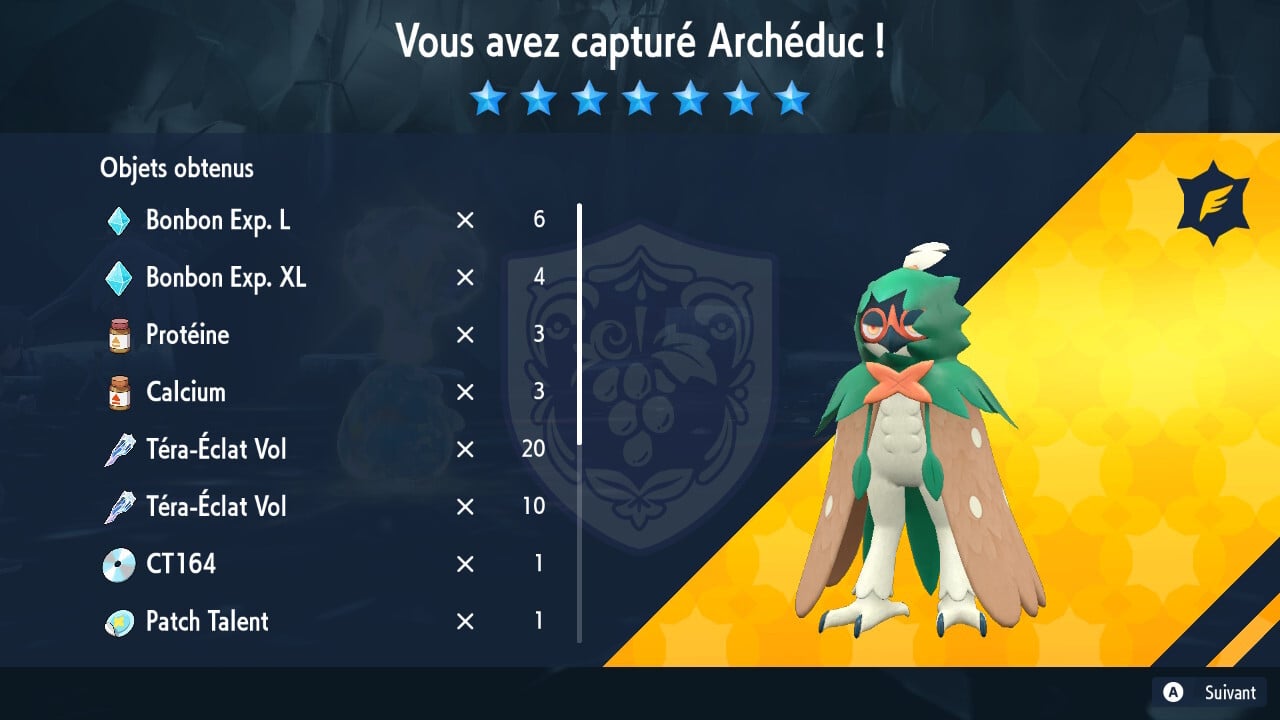1280x720 pixels.
Task: Select the middle star in the rating
Action: pyautogui.click(x=640, y=98)
